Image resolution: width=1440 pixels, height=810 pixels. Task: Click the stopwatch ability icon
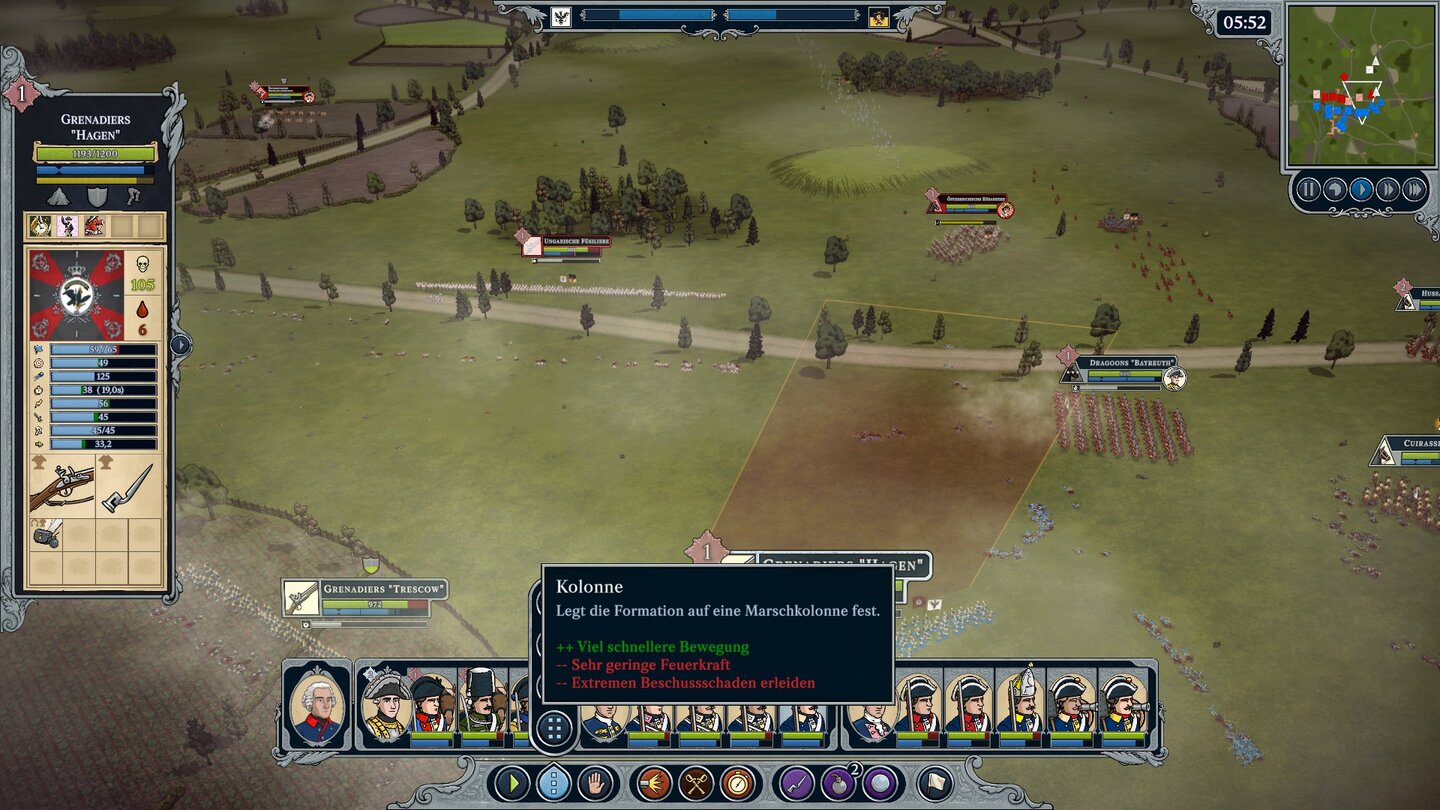click(x=738, y=783)
